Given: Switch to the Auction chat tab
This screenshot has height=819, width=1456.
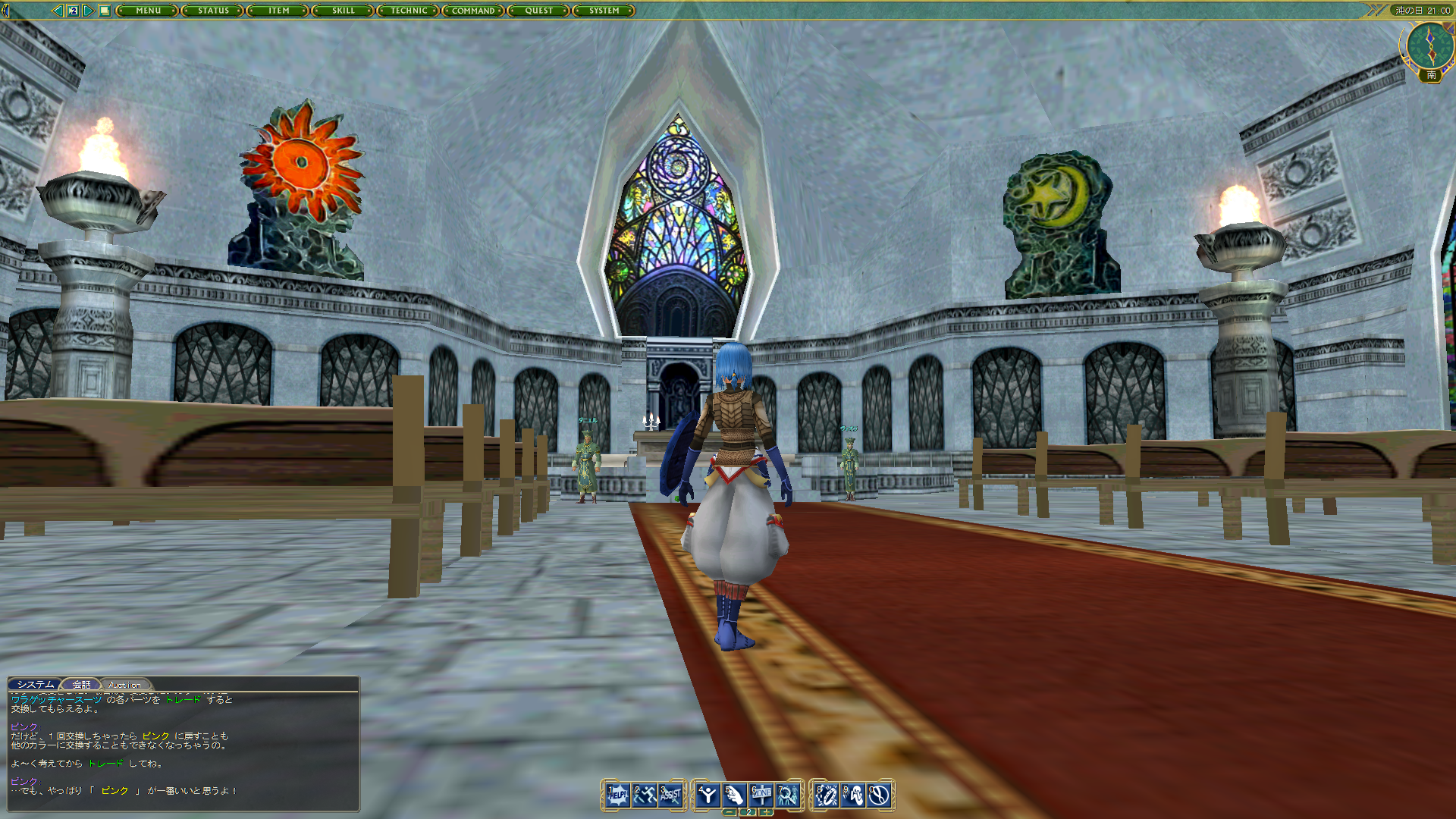Looking at the screenshot, I should point(124,684).
